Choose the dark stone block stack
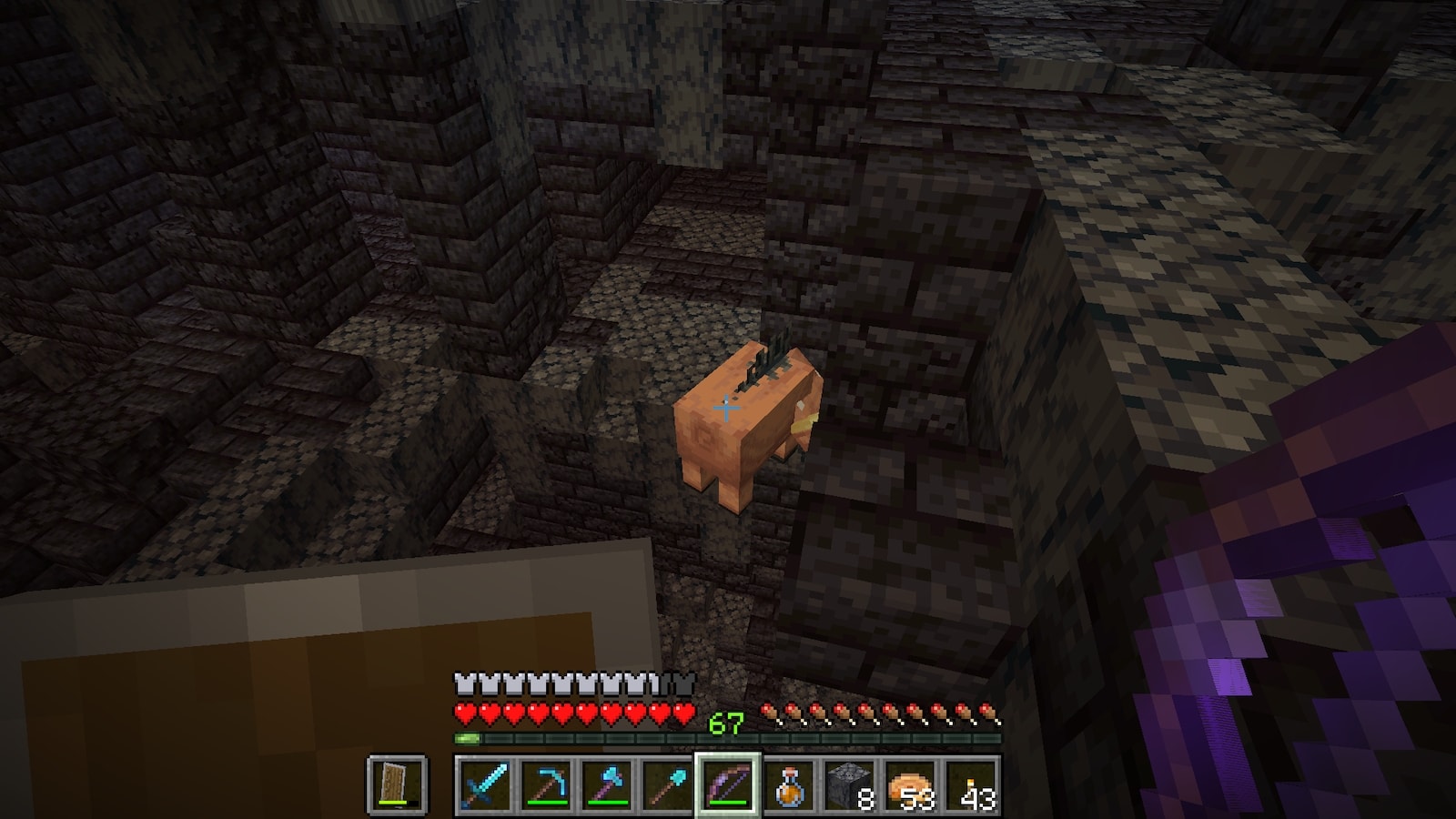Viewport: 1456px width, 819px height. click(x=850, y=784)
